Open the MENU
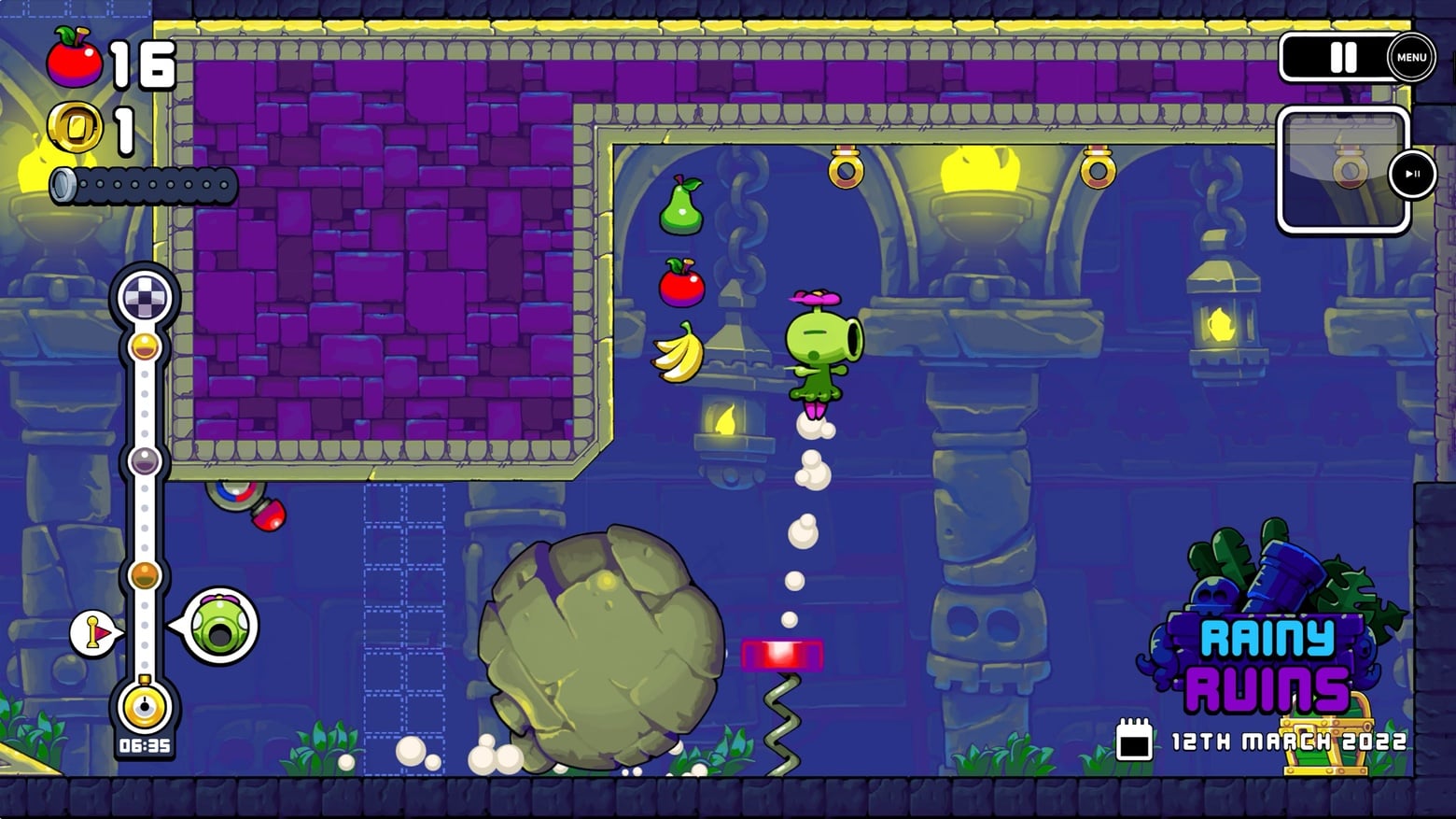 tap(1410, 57)
